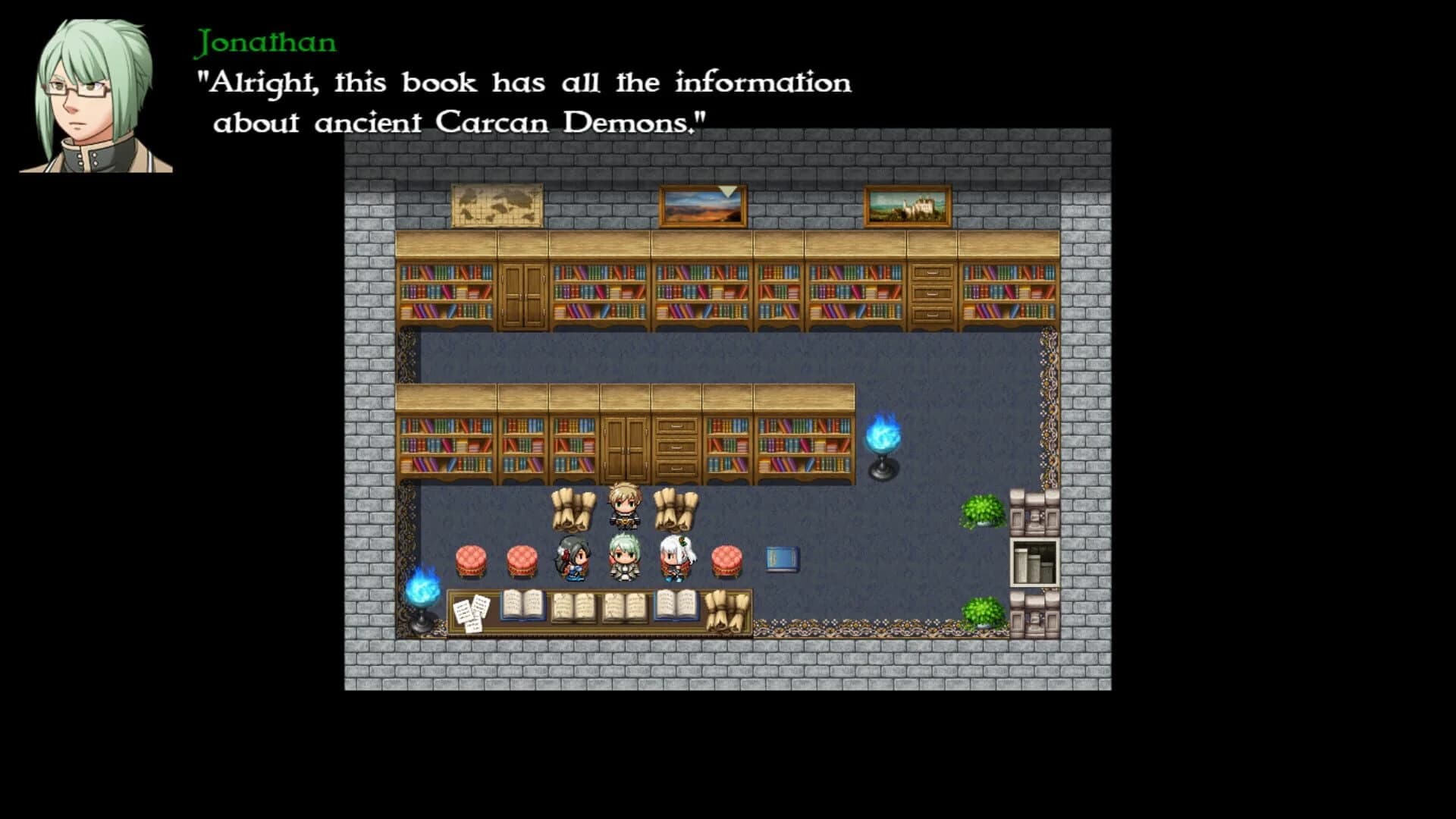Open the three-drawer unit on the top shelf row
Image resolution: width=1456 pixels, height=819 pixels.
[x=933, y=296]
